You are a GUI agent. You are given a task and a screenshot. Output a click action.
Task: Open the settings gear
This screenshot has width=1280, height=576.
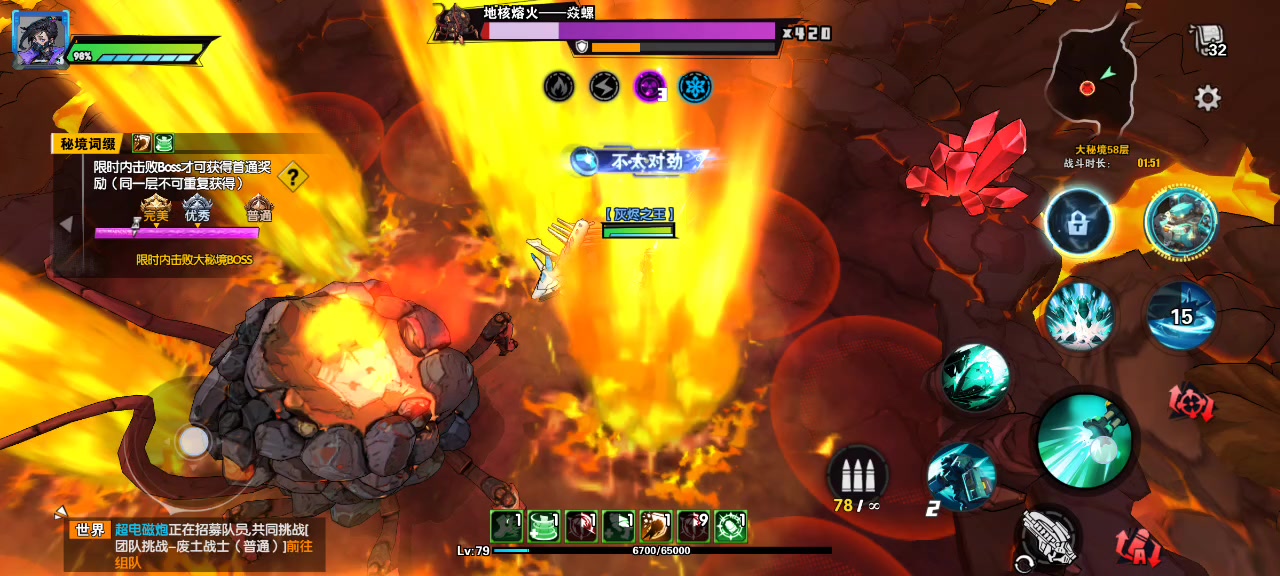pos(1207,98)
